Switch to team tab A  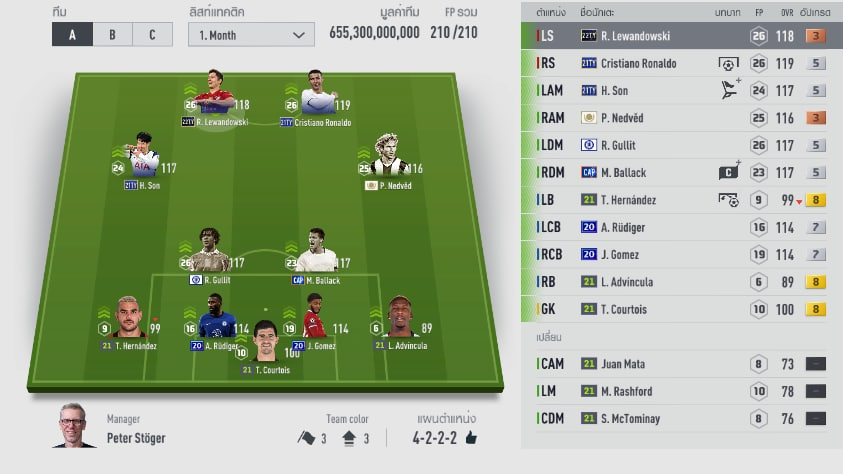(x=72, y=35)
